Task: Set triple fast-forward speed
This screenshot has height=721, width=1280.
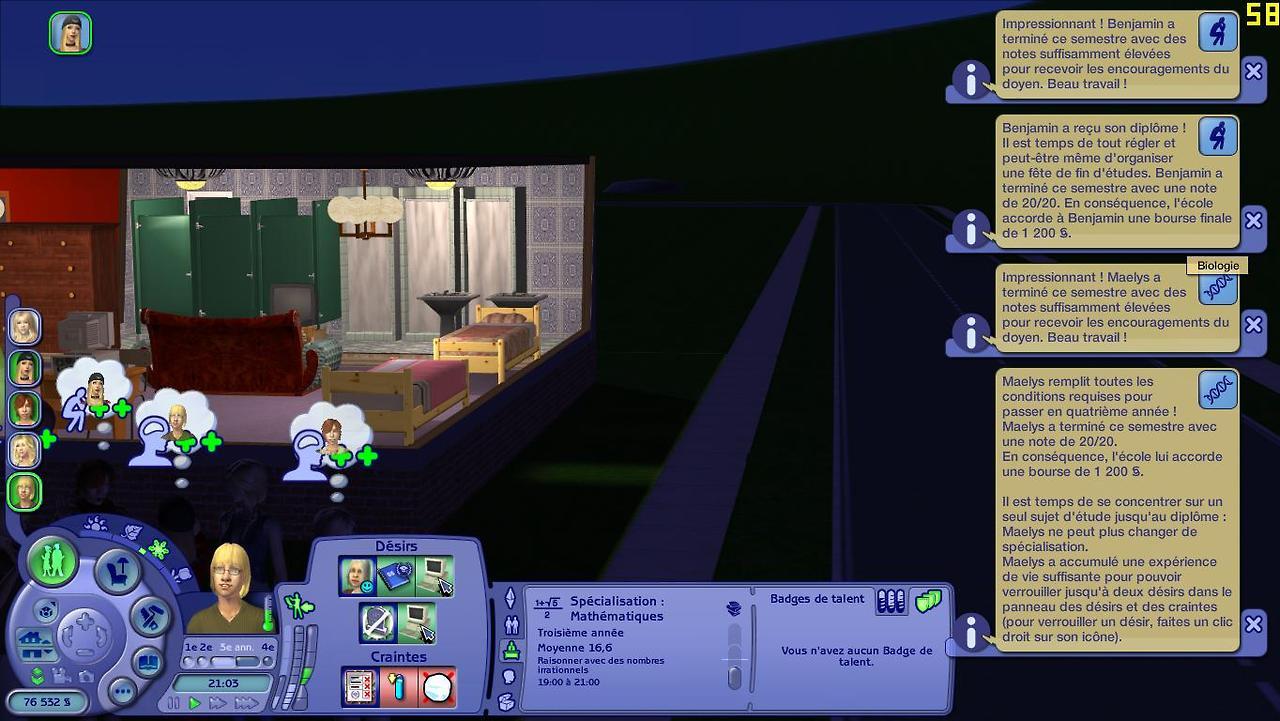Action: pyautogui.click(x=246, y=703)
